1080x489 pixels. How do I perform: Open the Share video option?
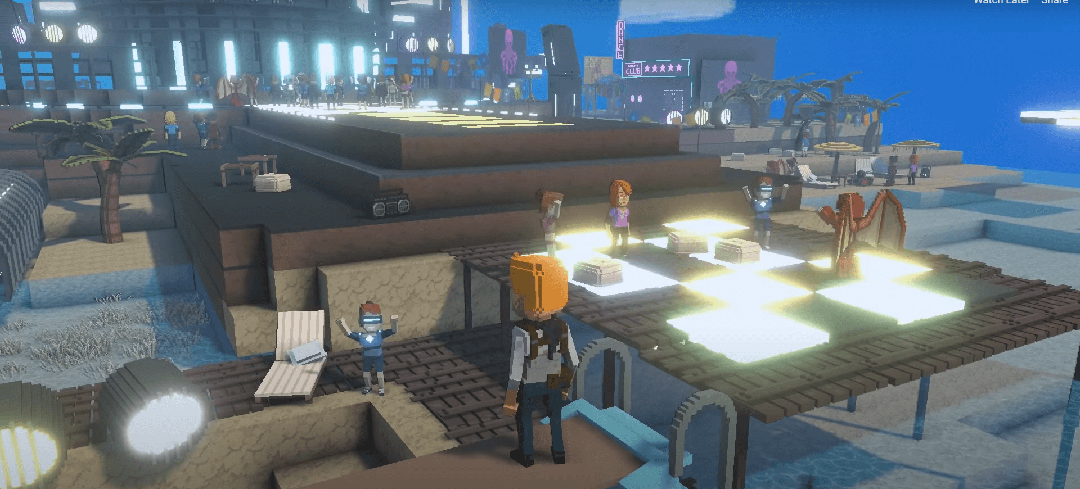[1054, 2]
